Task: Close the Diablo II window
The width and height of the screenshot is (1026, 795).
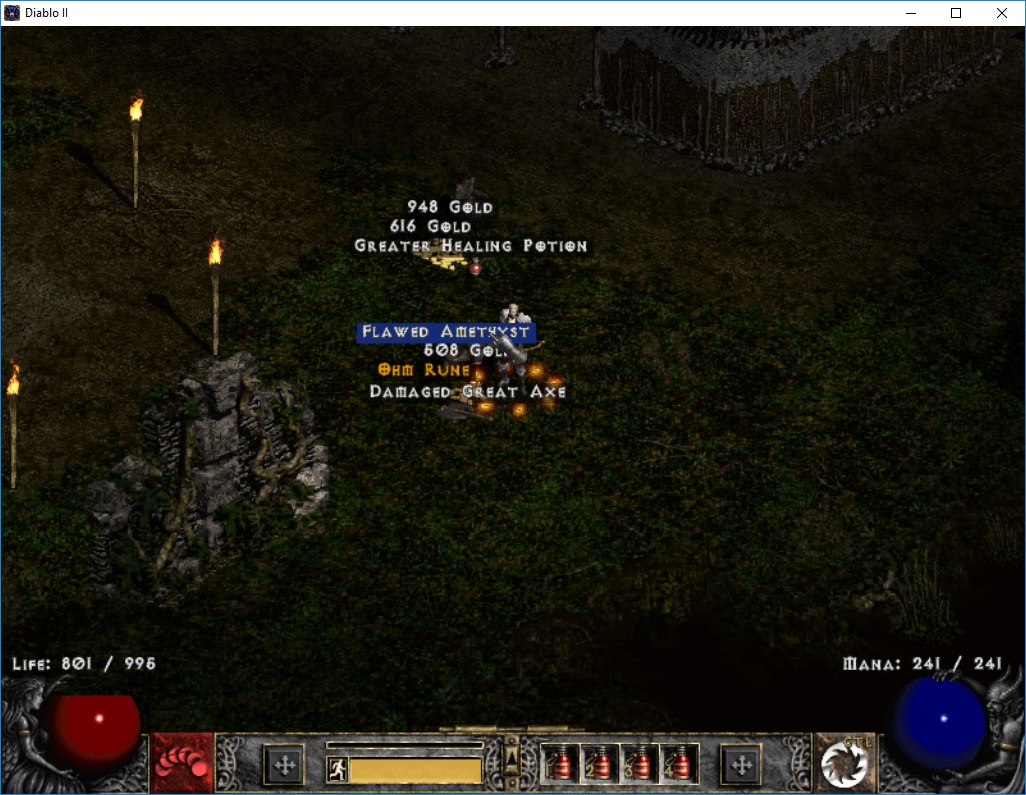Action: pyautogui.click(x=1002, y=13)
